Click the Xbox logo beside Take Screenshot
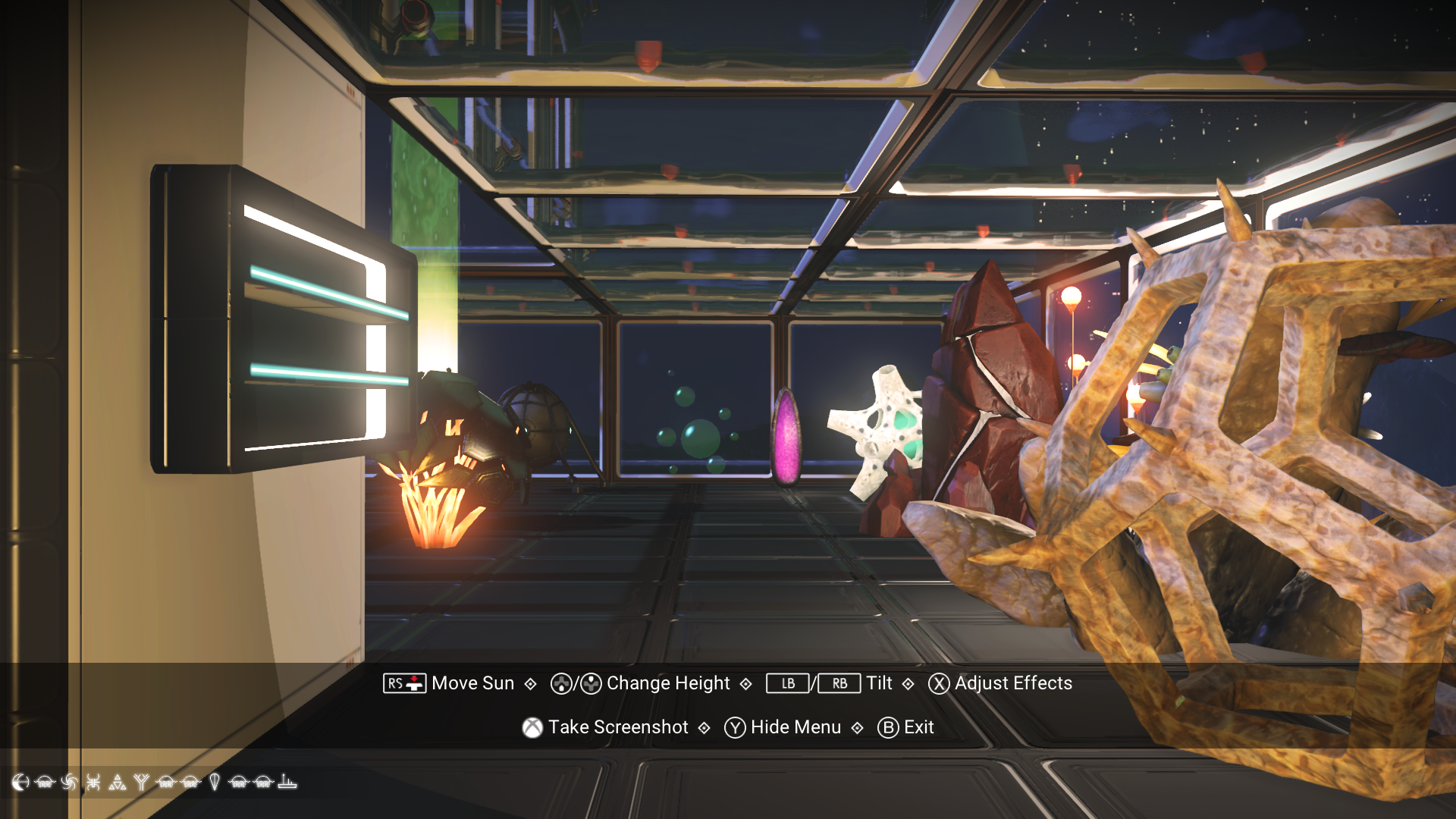 coord(533,727)
